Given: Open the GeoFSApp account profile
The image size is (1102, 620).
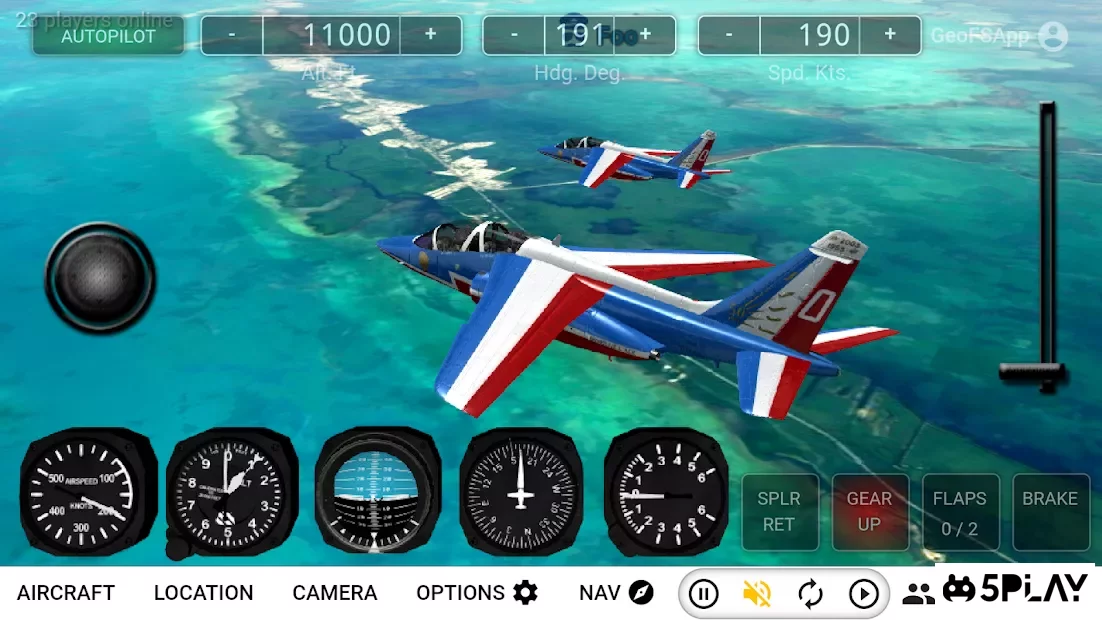Looking at the screenshot, I should click(1052, 37).
